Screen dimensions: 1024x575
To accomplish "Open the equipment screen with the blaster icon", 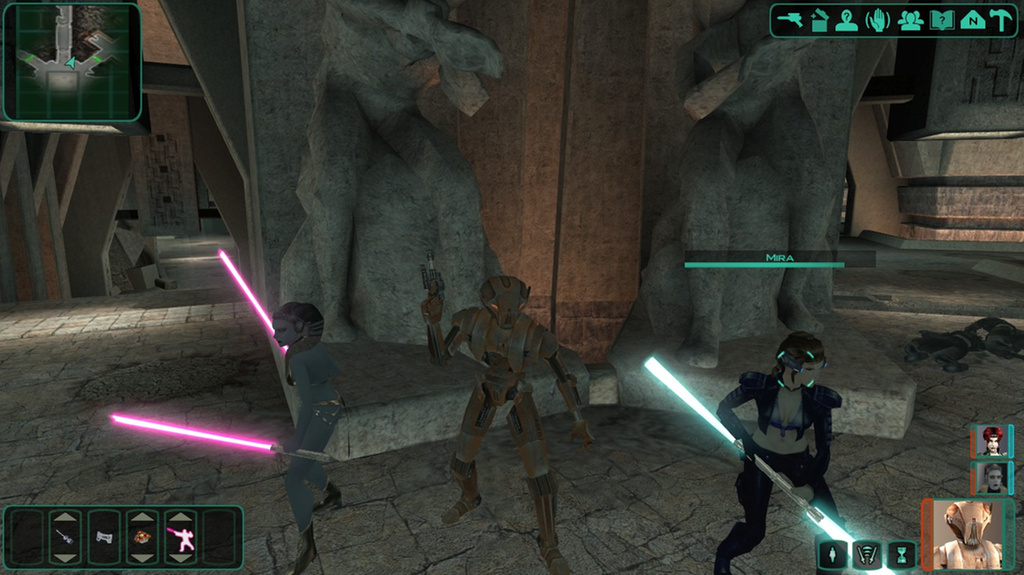I will tap(790, 21).
